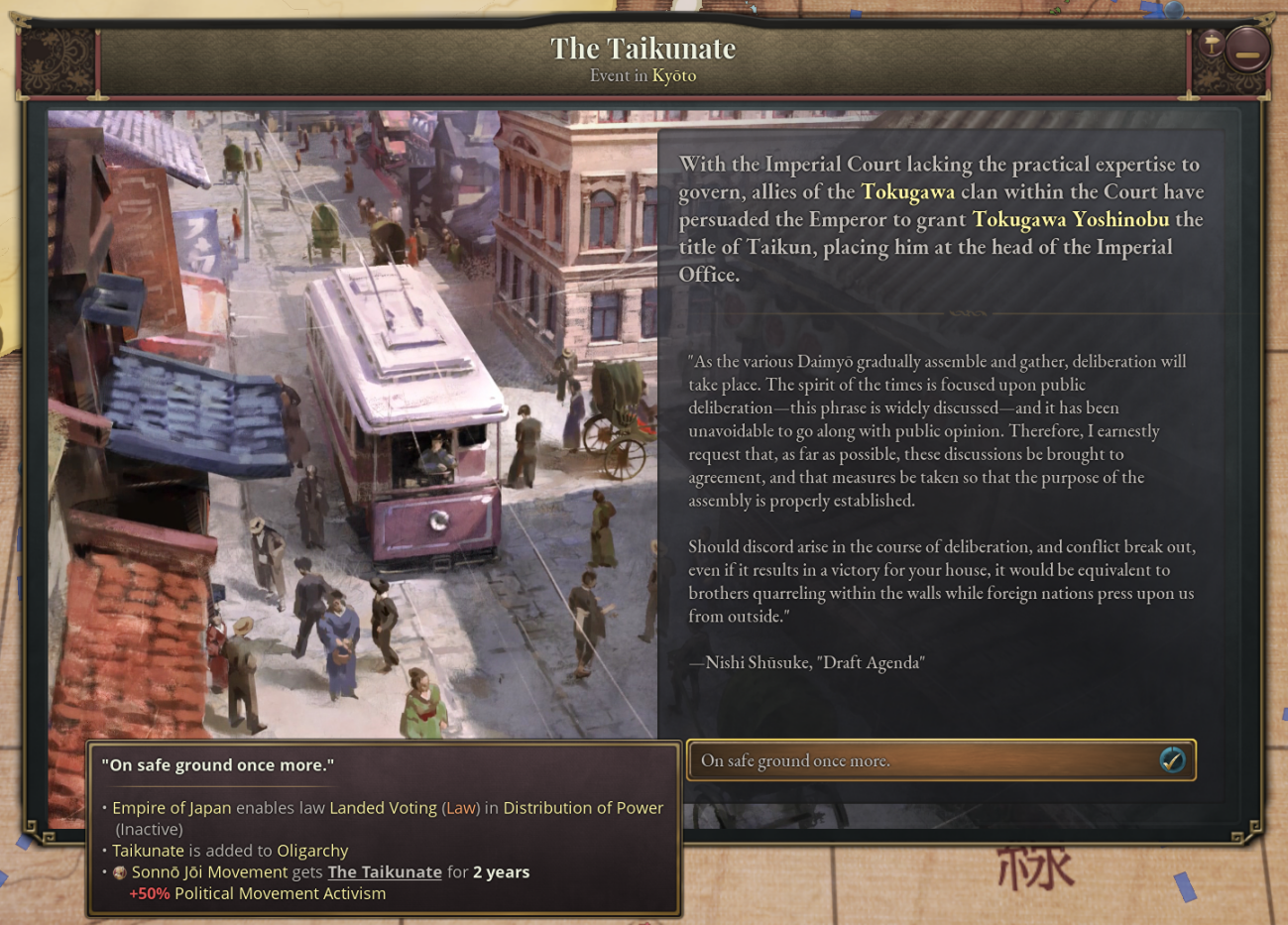
Task: Show the Landed Voting law link
Action: click(383, 808)
